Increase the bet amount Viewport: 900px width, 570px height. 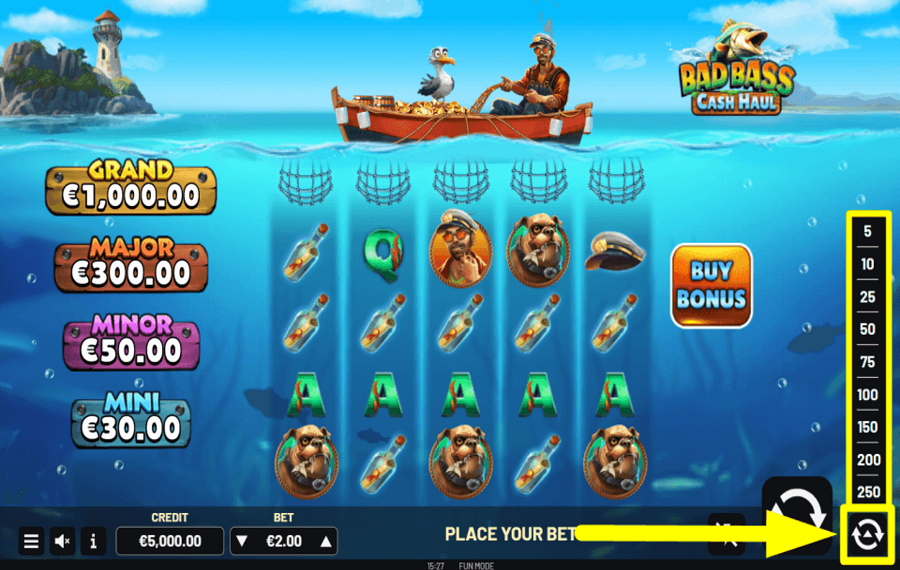pos(325,542)
